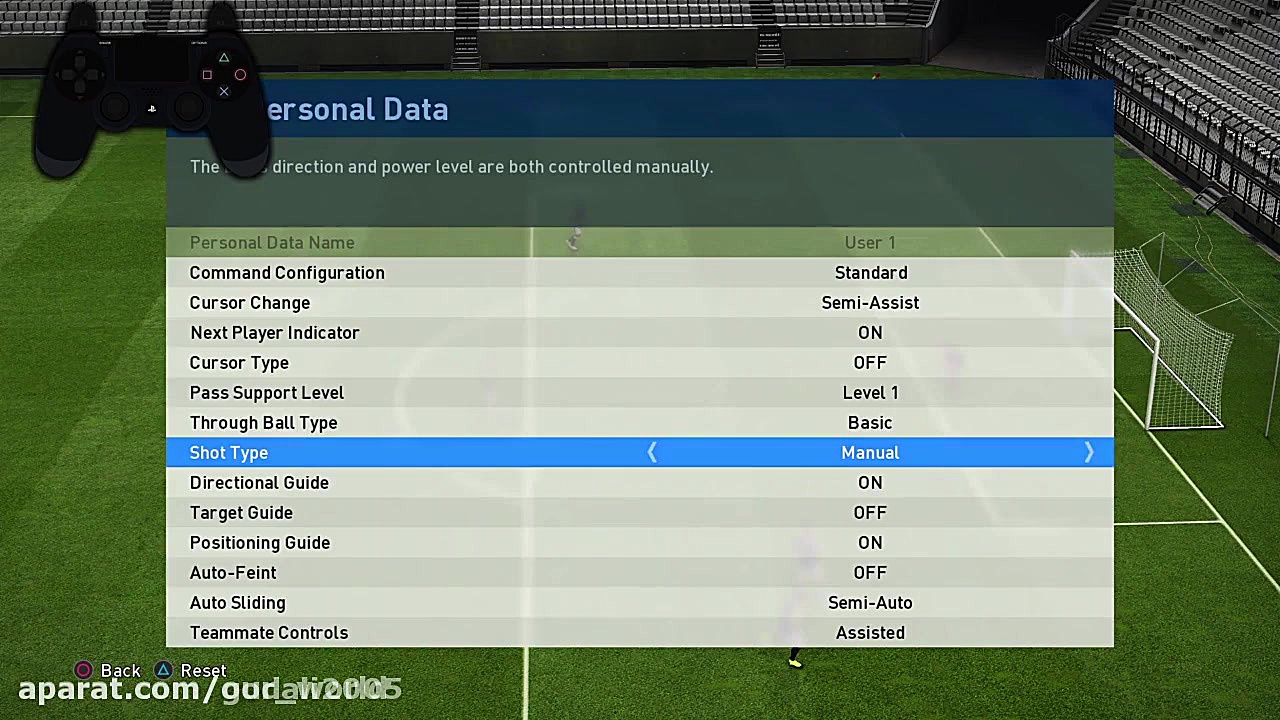
Task: Click the User 1 column header
Action: [870, 242]
